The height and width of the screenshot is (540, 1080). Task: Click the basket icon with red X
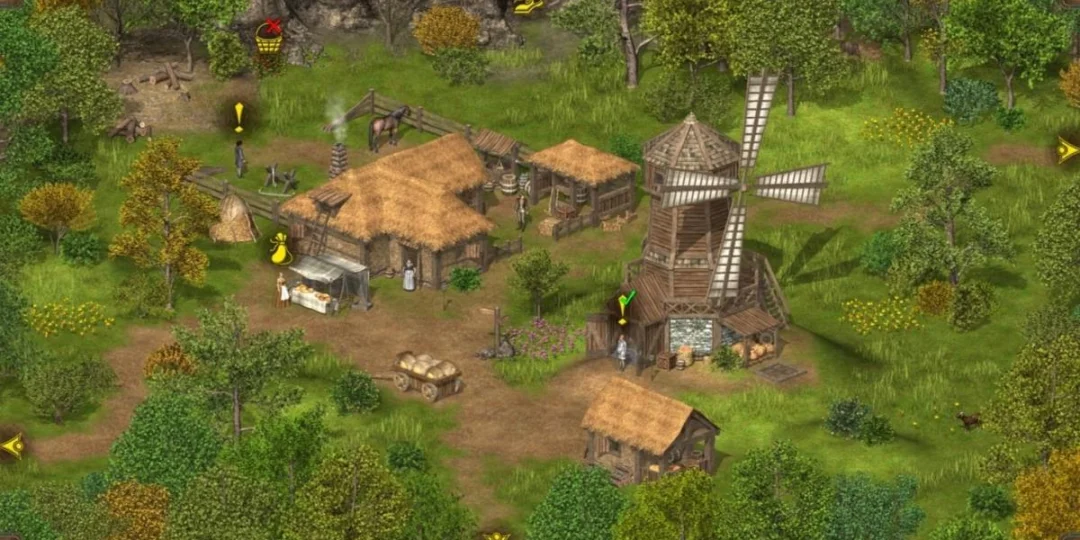(x=268, y=38)
